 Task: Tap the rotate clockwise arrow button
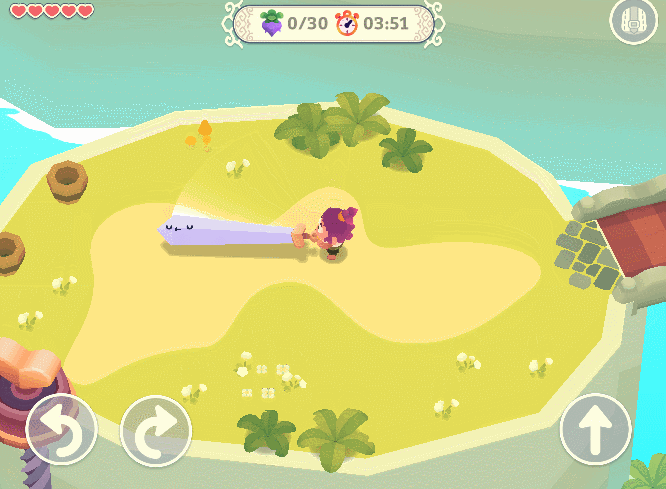pos(156,431)
